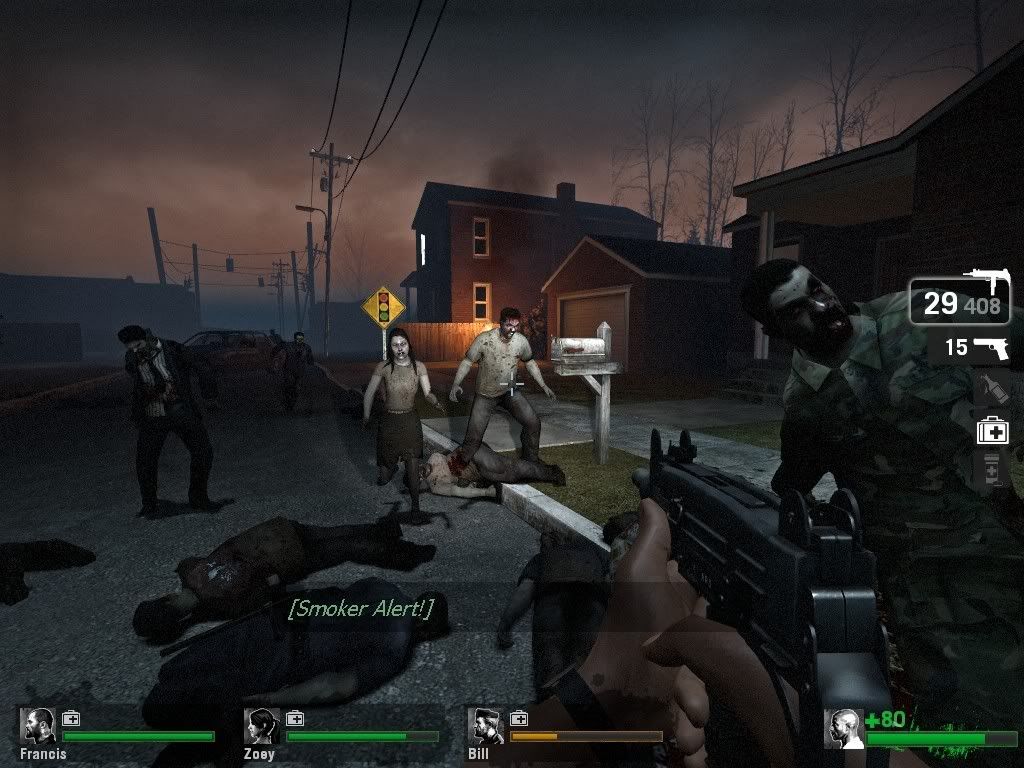The image size is (1024, 768).
Task: Click Francis's portrait
Action: [39, 726]
